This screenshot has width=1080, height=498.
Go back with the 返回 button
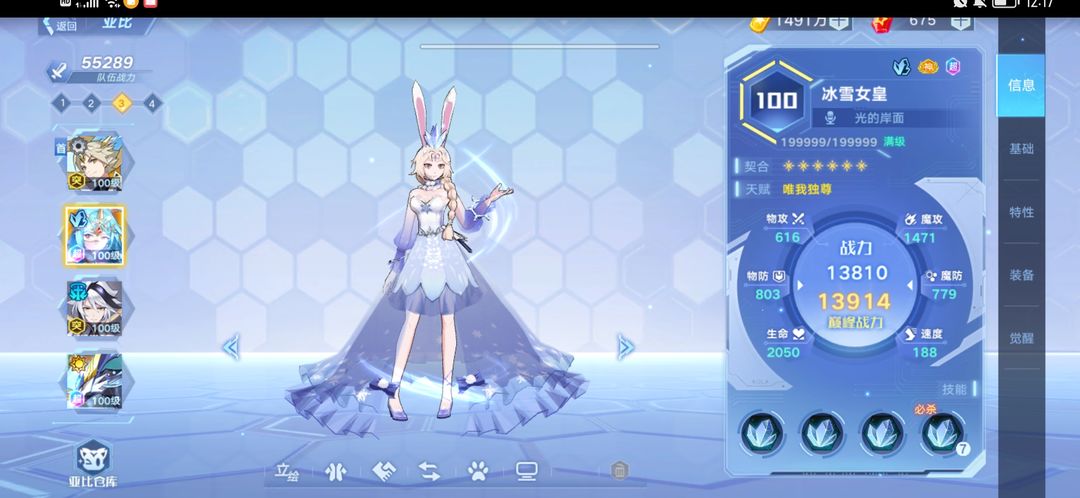click(60, 26)
